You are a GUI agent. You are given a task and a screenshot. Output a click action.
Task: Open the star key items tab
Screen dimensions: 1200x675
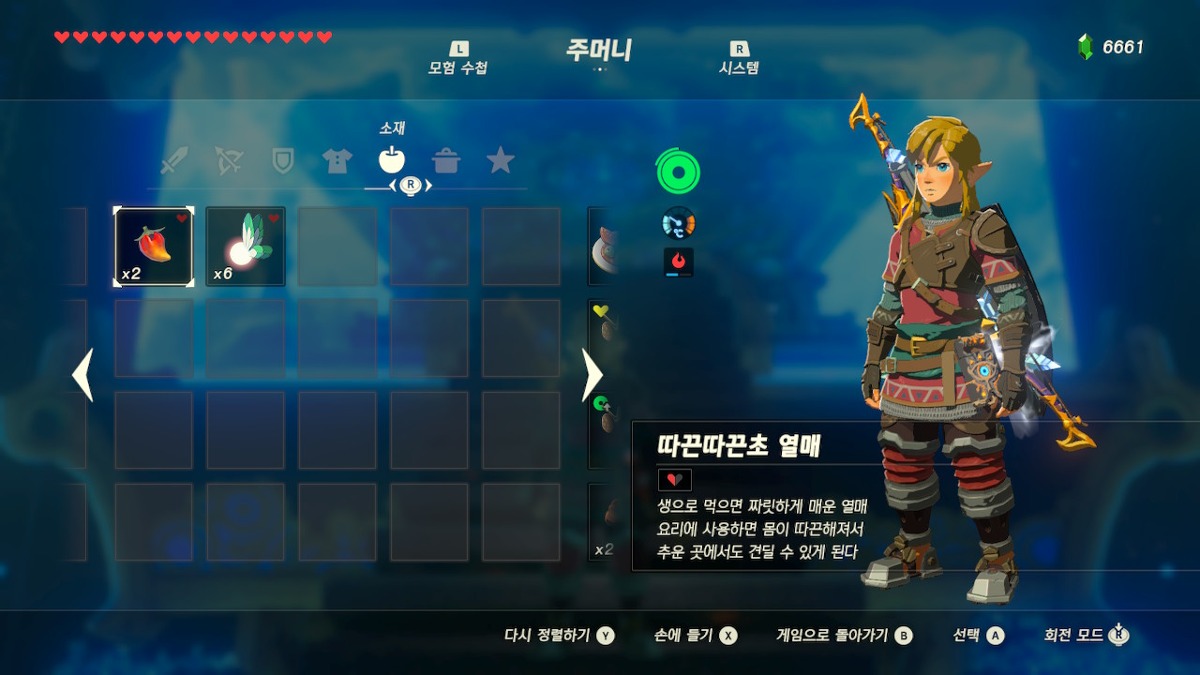tap(500, 161)
